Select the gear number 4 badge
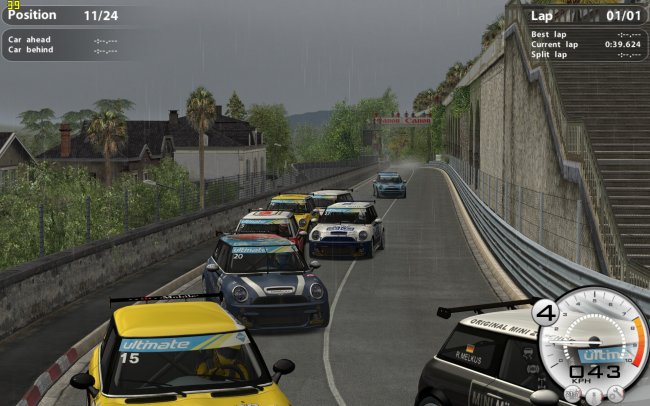Viewport: 650px width, 406px height. (546, 313)
